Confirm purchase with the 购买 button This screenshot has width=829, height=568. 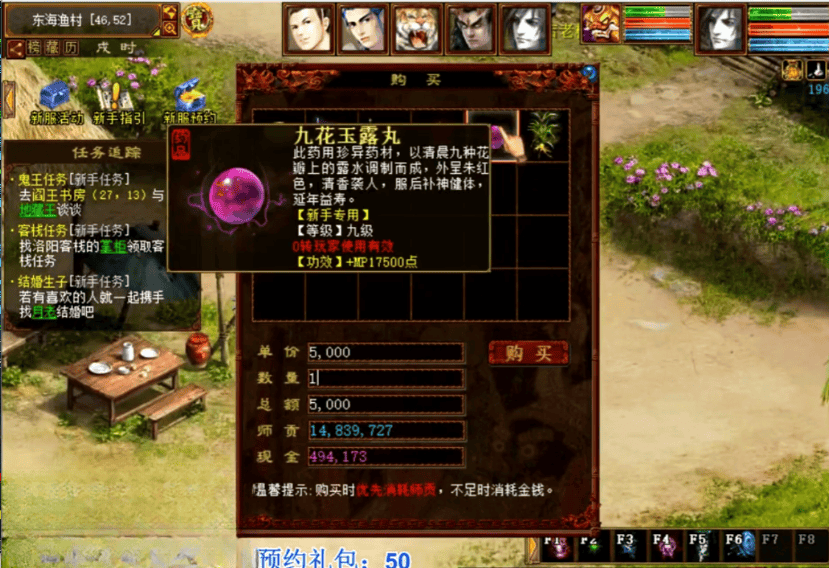[x=528, y=353]
